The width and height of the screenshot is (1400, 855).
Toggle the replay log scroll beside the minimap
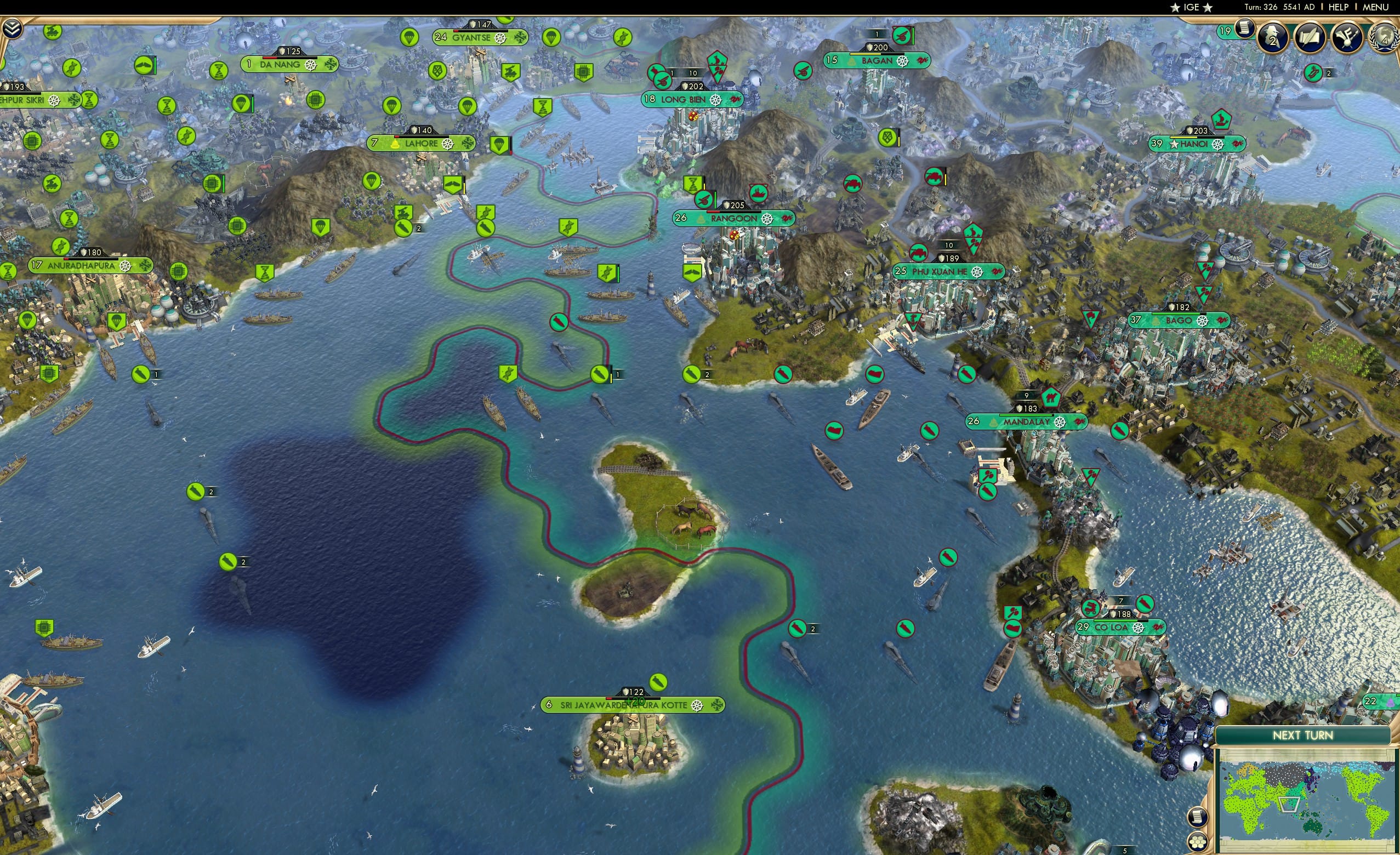(1199, 817)
